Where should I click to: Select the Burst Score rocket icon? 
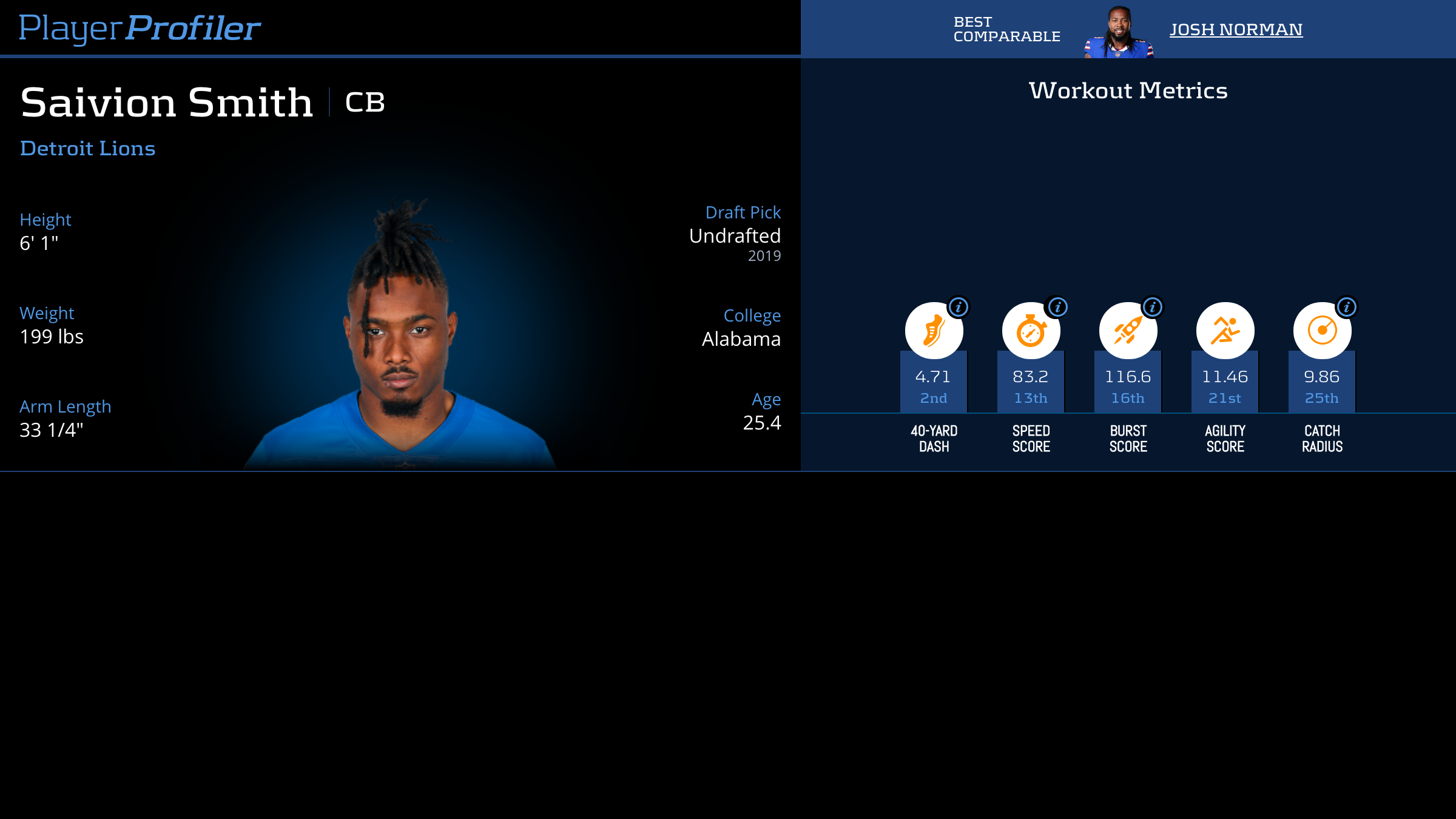pyautogui.click(x=1127, y=331)
